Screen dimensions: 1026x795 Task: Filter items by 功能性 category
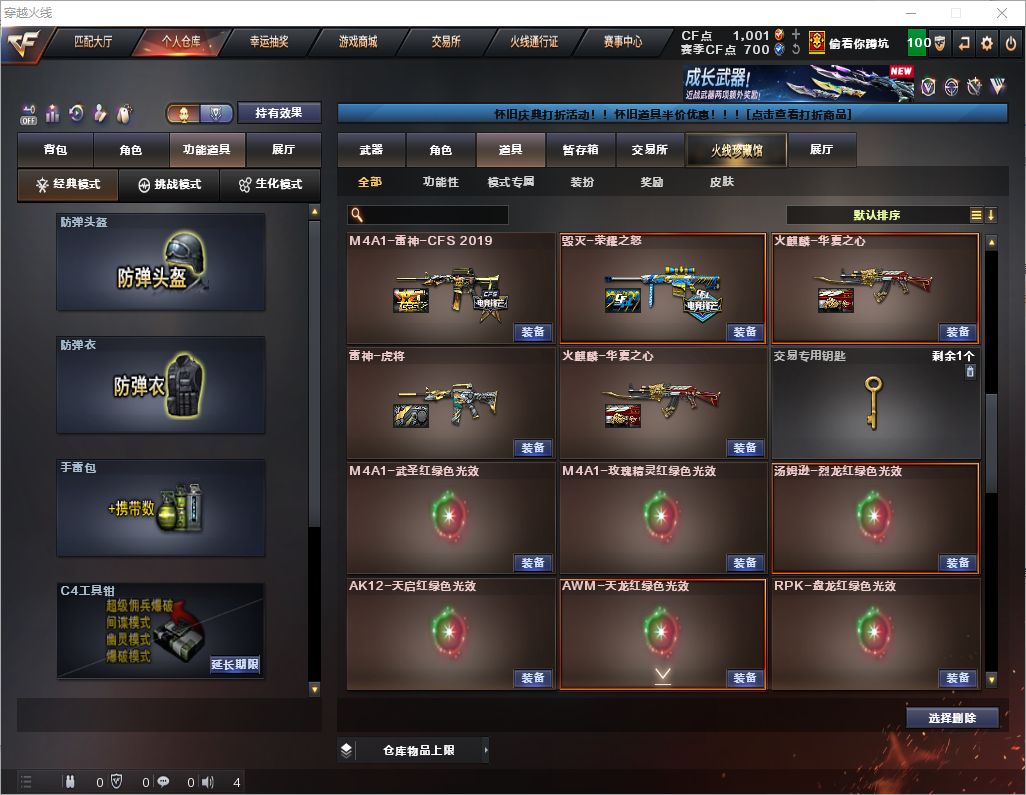pos(440,182)
